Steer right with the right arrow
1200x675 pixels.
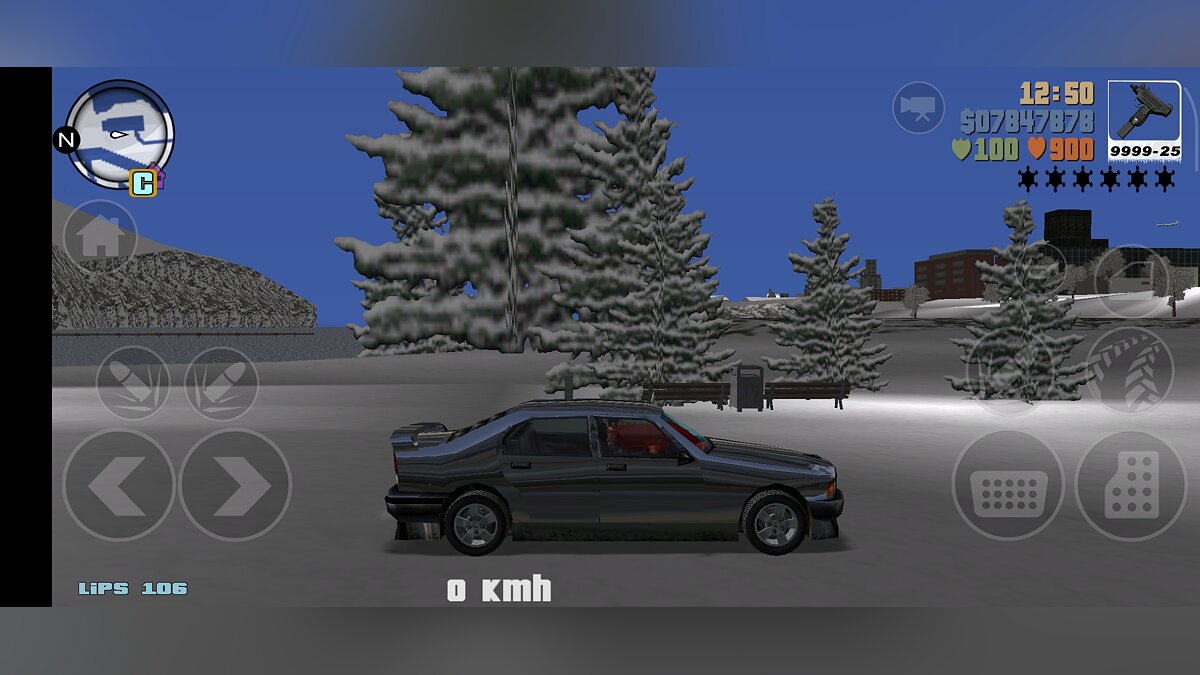pos(235,485)
